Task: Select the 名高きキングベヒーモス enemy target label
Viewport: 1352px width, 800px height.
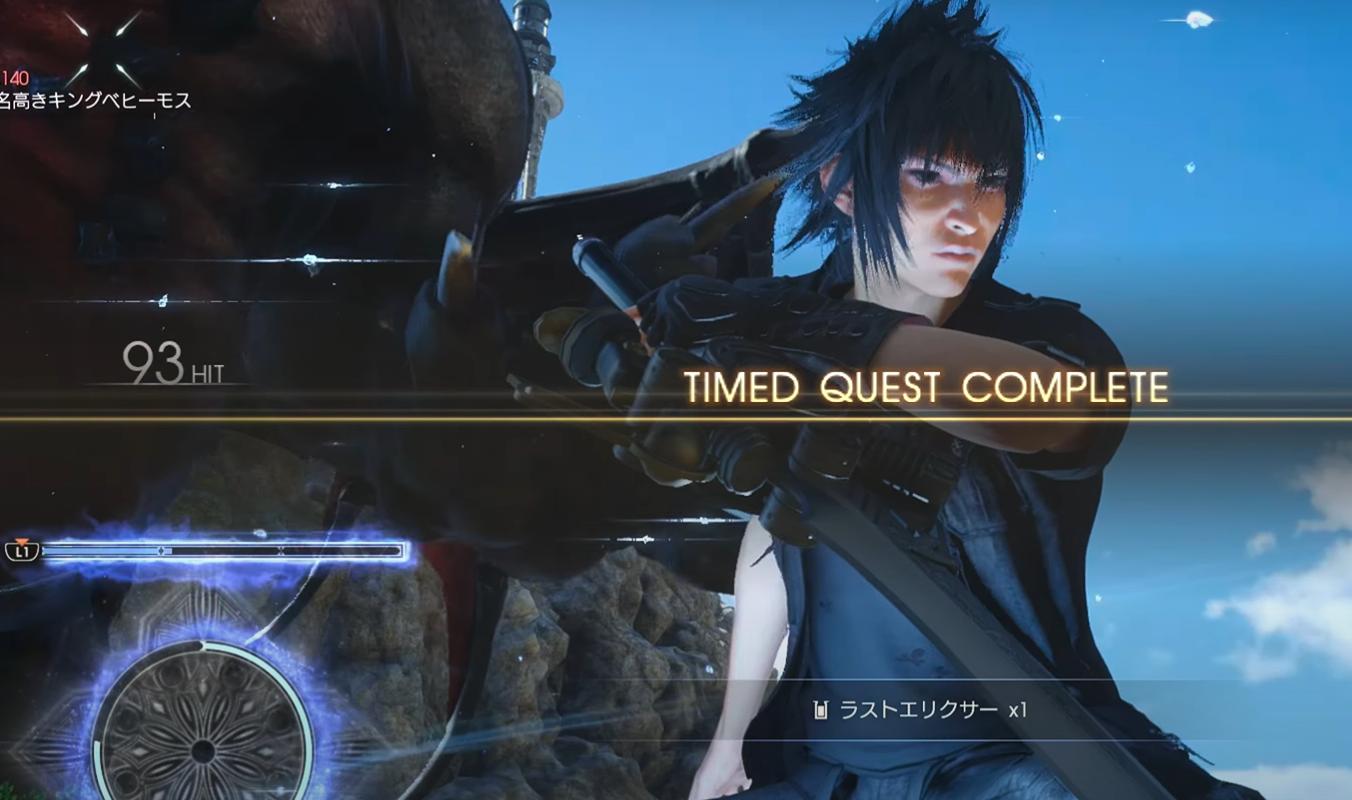Action: pos(96,100)
